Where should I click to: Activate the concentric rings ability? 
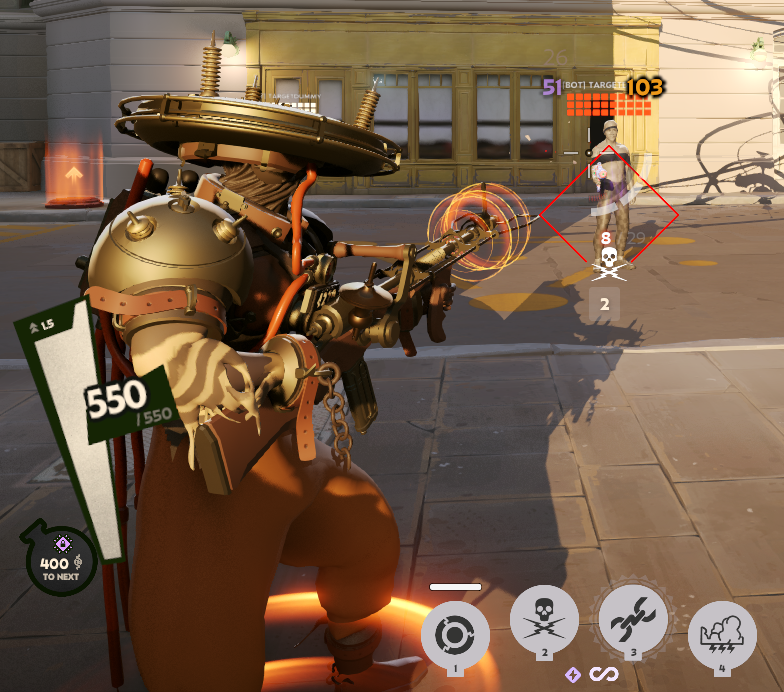(x=455, y=635)
